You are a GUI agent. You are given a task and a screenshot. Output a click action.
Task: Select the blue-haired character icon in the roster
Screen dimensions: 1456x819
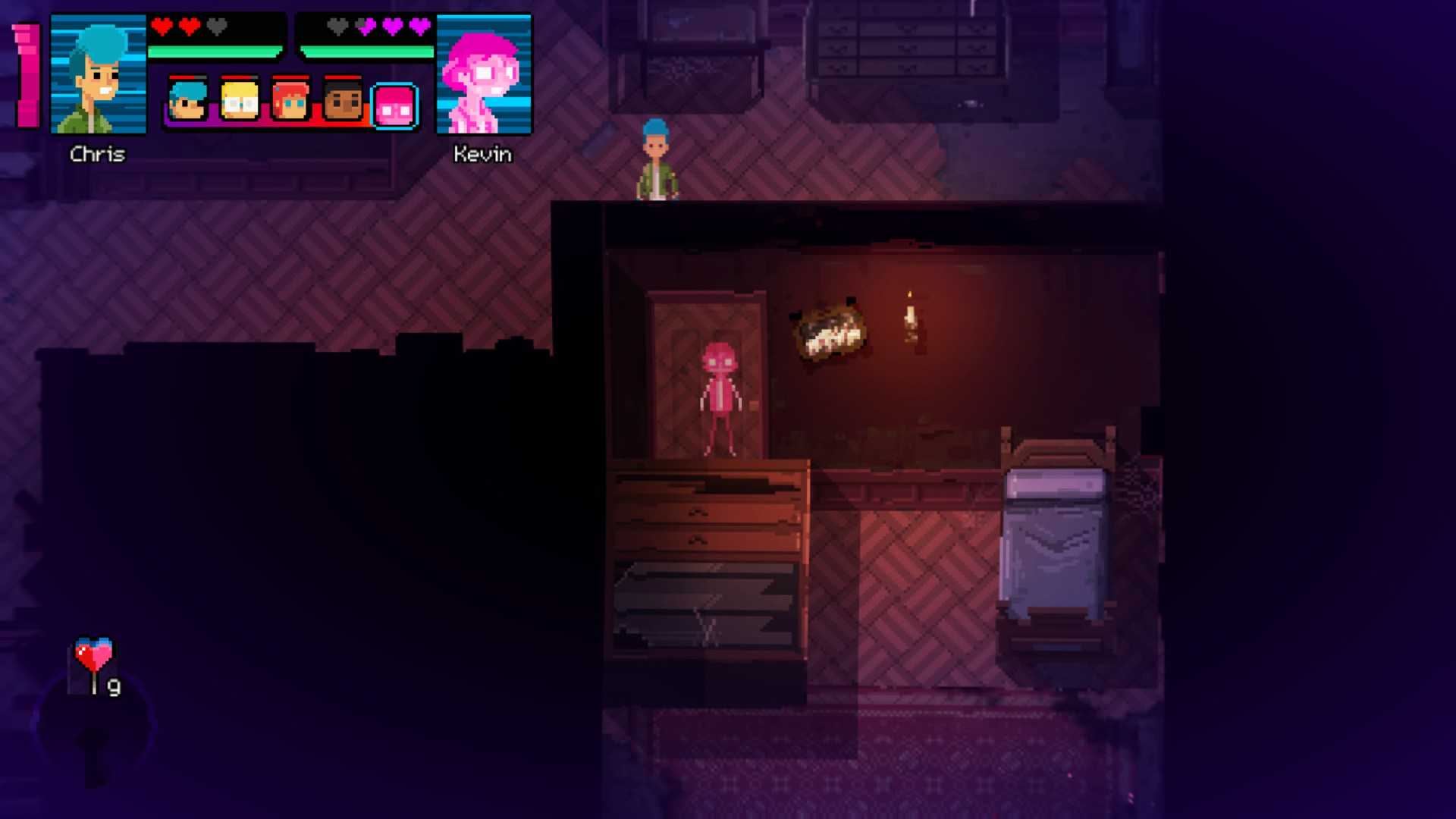pyautogui.click(x=187, y=101)
